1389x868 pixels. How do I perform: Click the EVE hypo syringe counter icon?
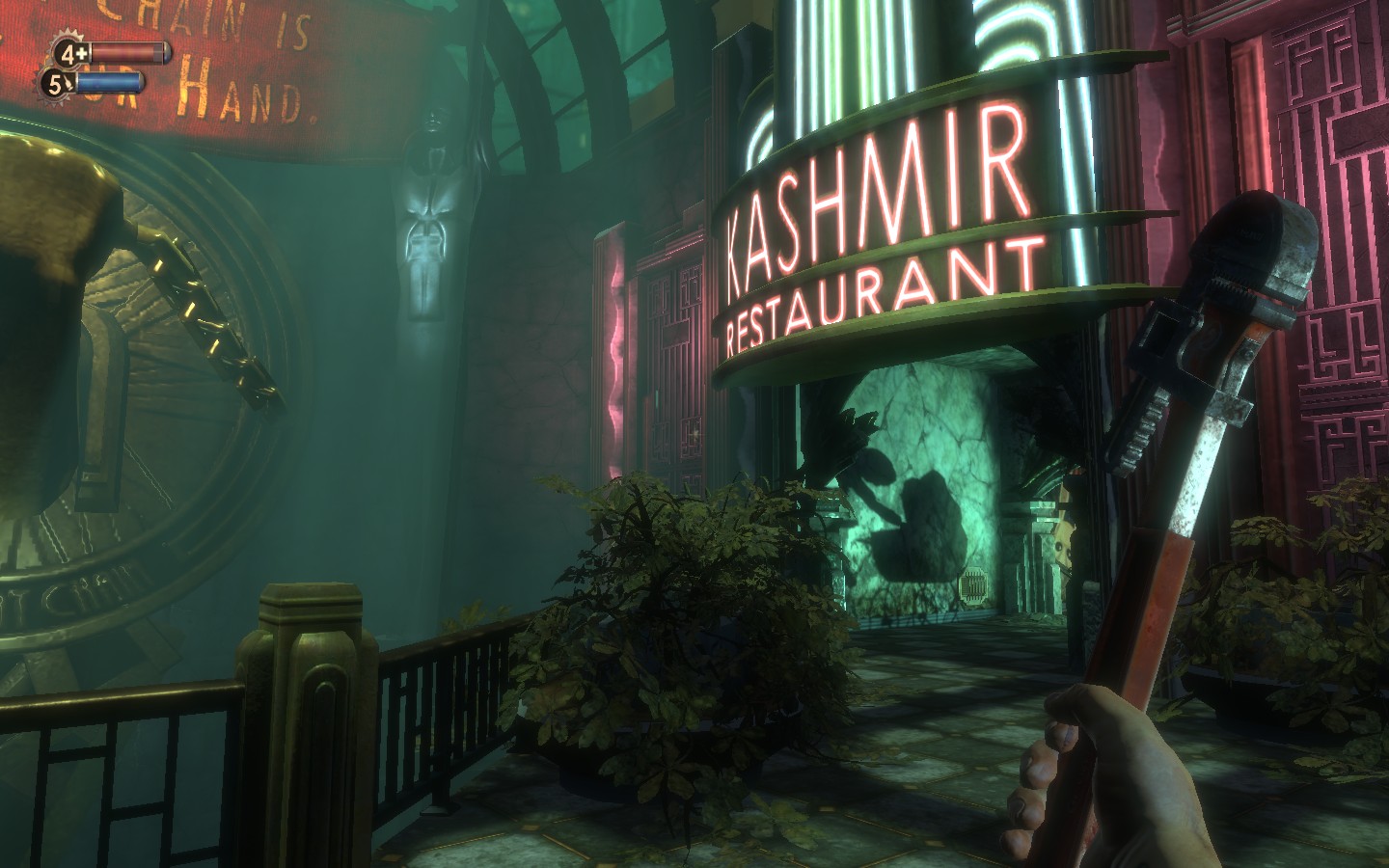point(59,84)
